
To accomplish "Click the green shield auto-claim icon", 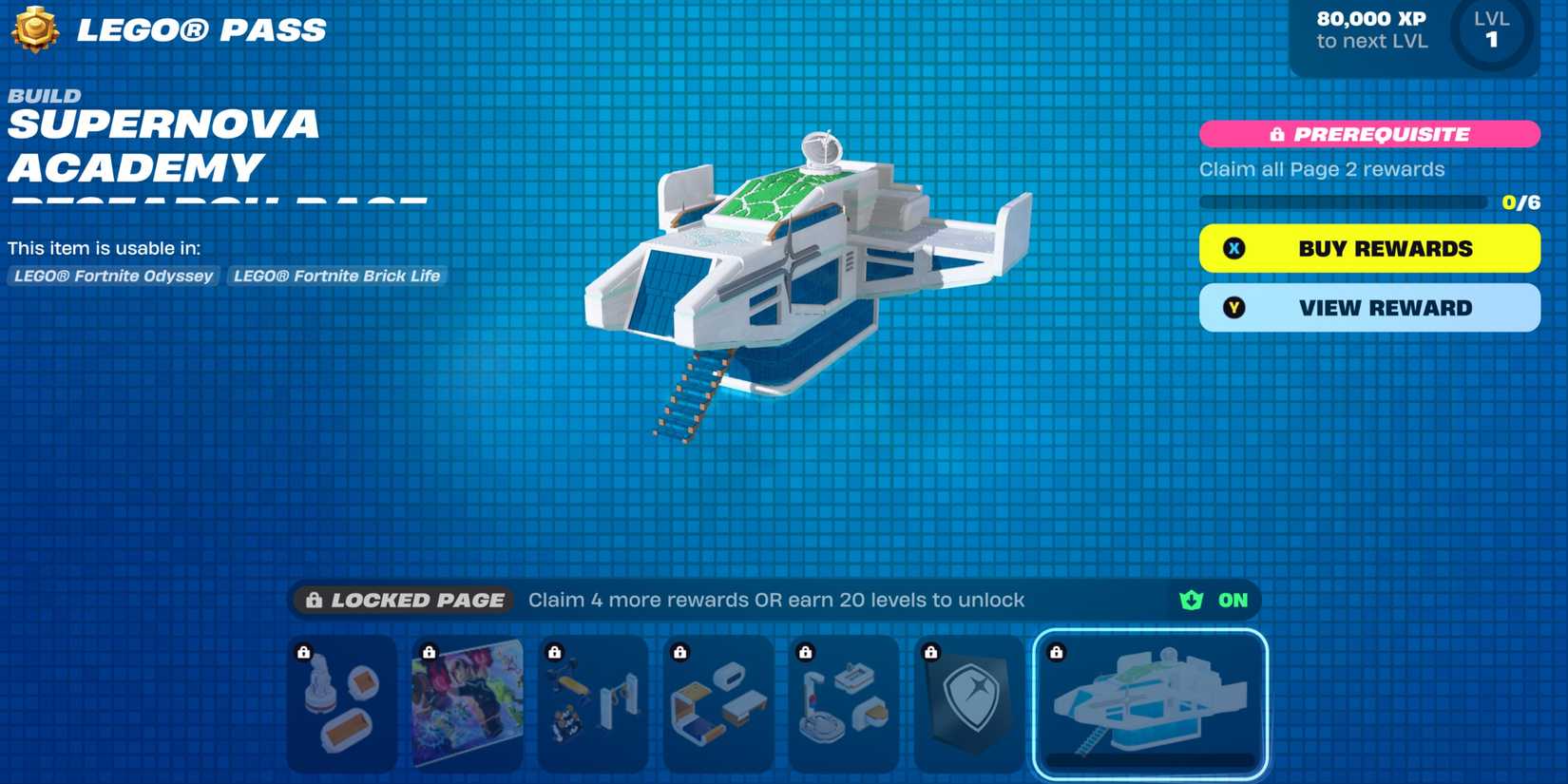I will [x=1191, y=600].
